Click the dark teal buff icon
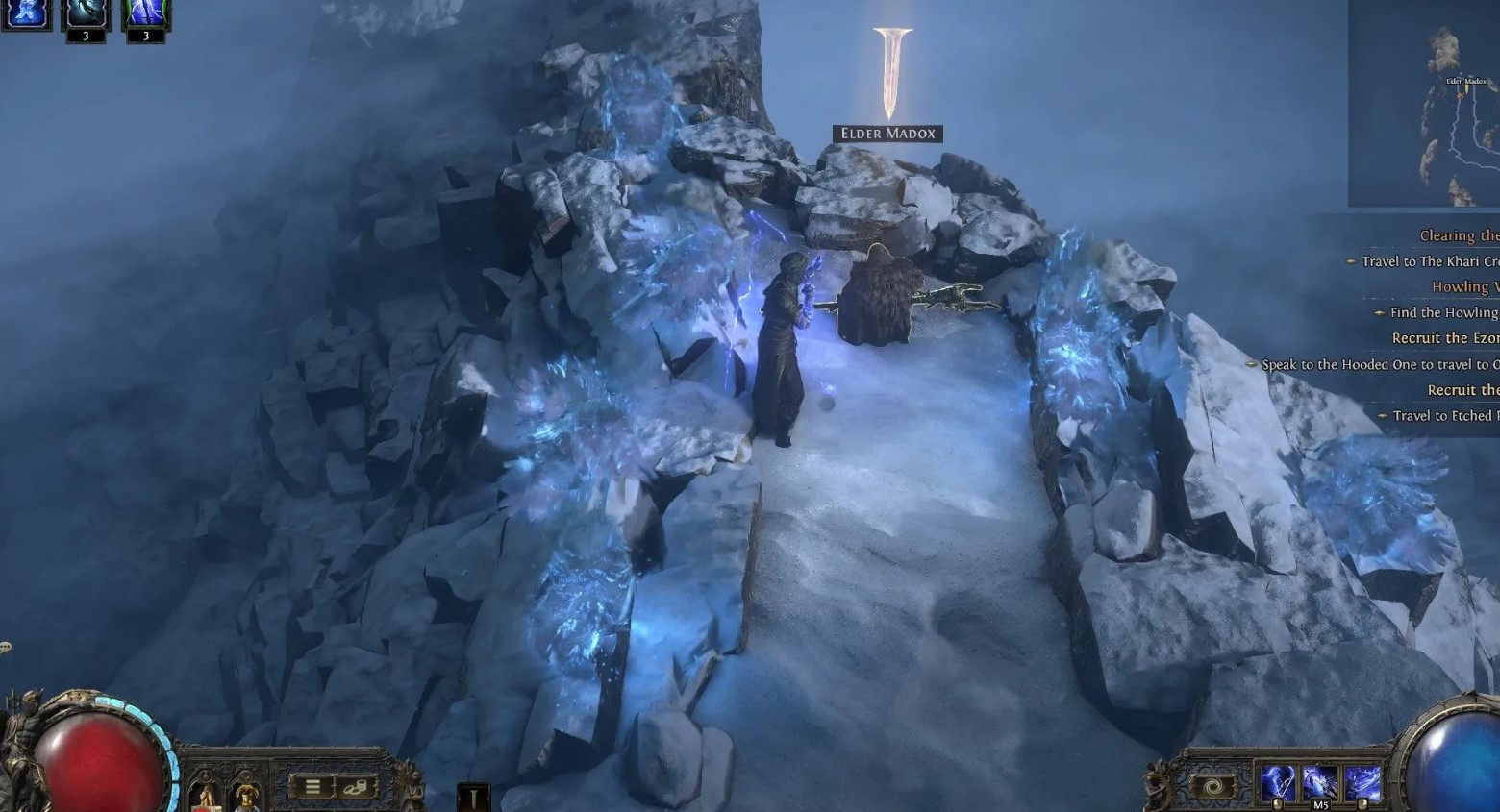1500x812 pixels. pos(86,13)
